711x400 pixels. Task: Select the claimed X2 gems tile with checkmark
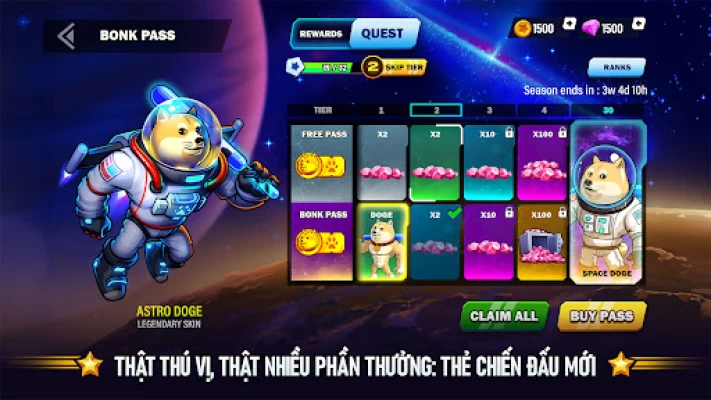tap(435, 243)
